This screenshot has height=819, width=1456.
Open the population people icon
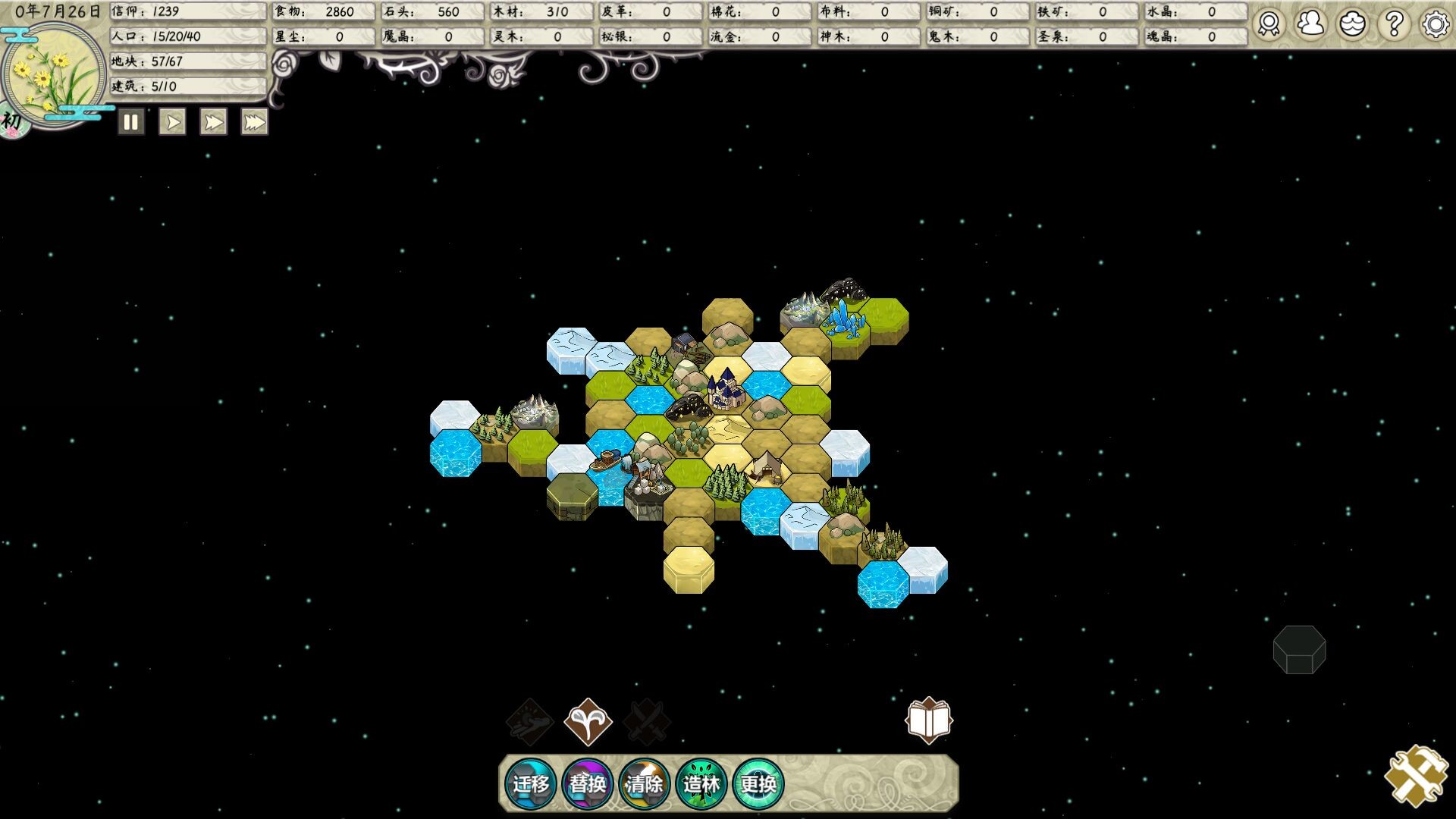[1310, 24]
